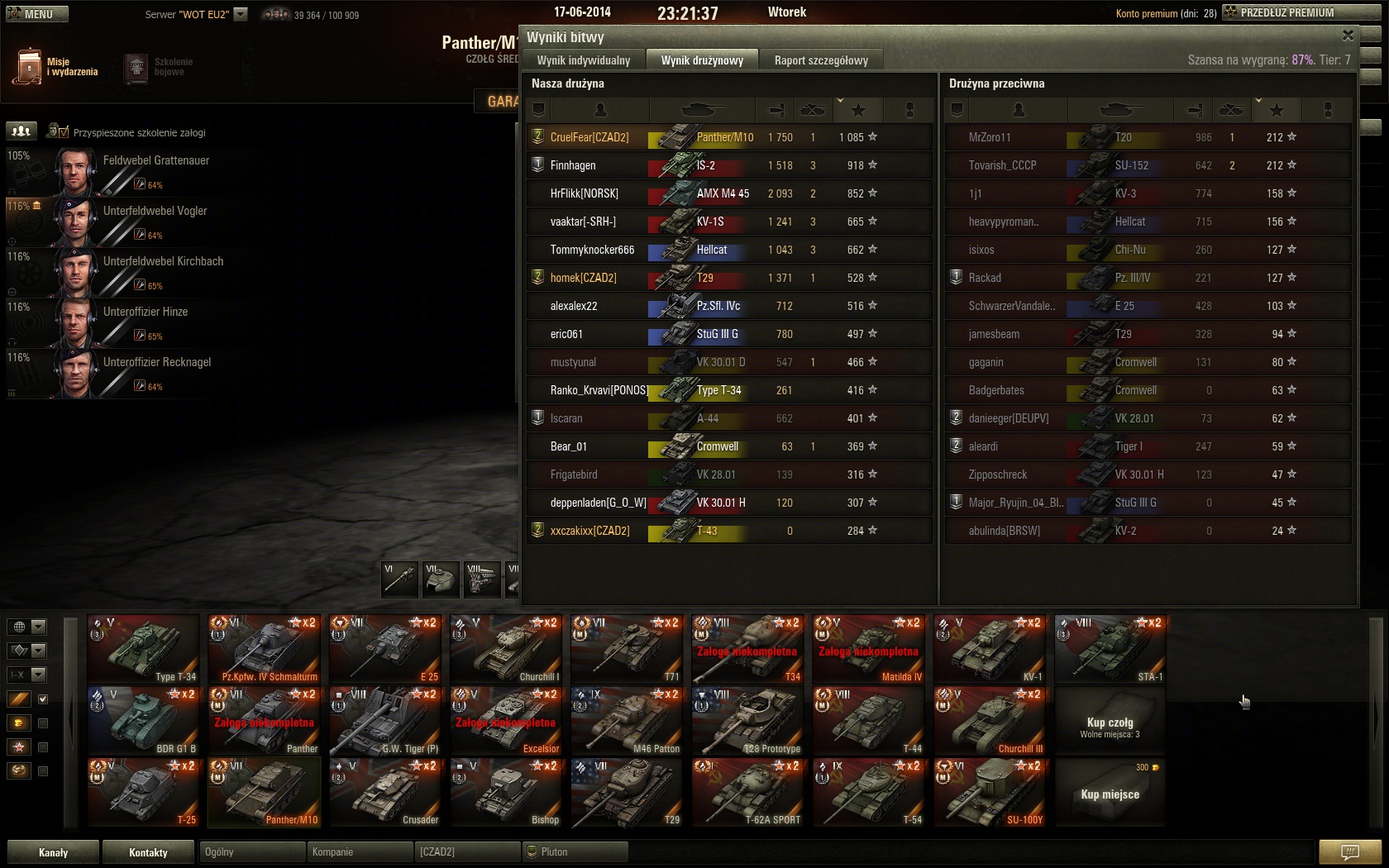The height and width of the screenshot is (868, 1389).
Task: Select the Wynik drużynowy tab
Action: pos(702,60)
